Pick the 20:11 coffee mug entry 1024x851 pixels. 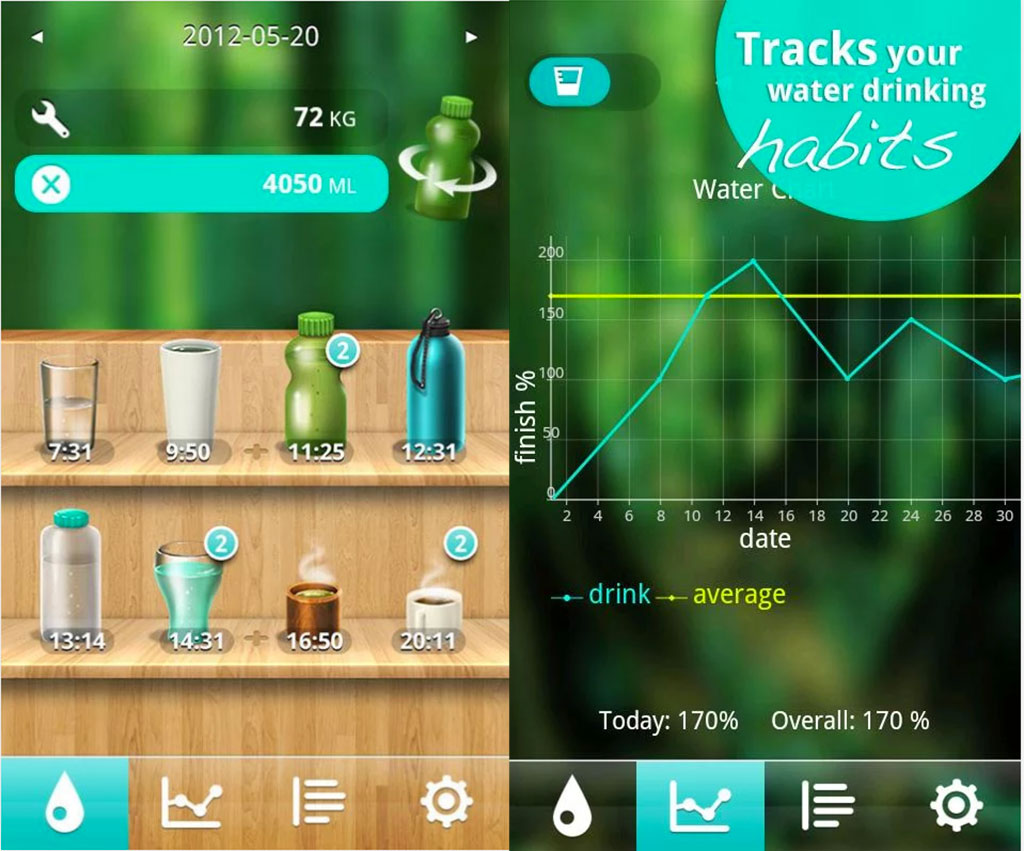432,605
